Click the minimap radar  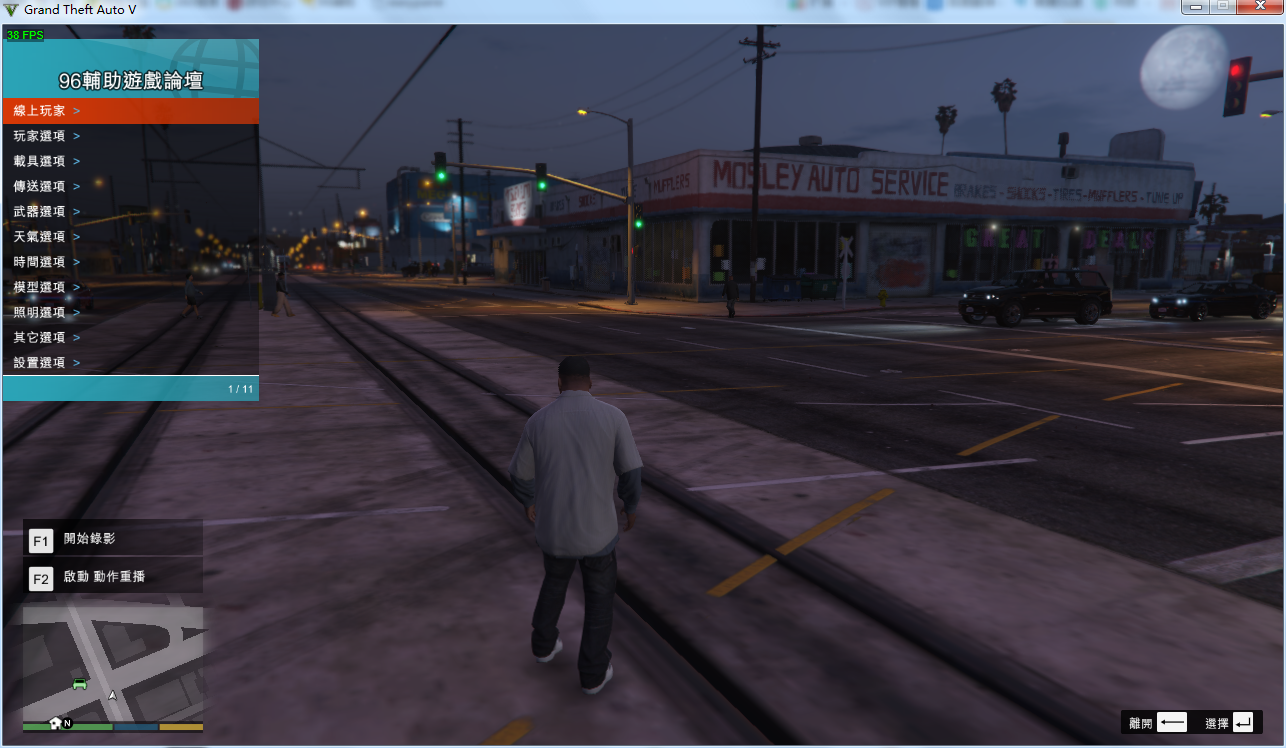(x=112, y=663)
